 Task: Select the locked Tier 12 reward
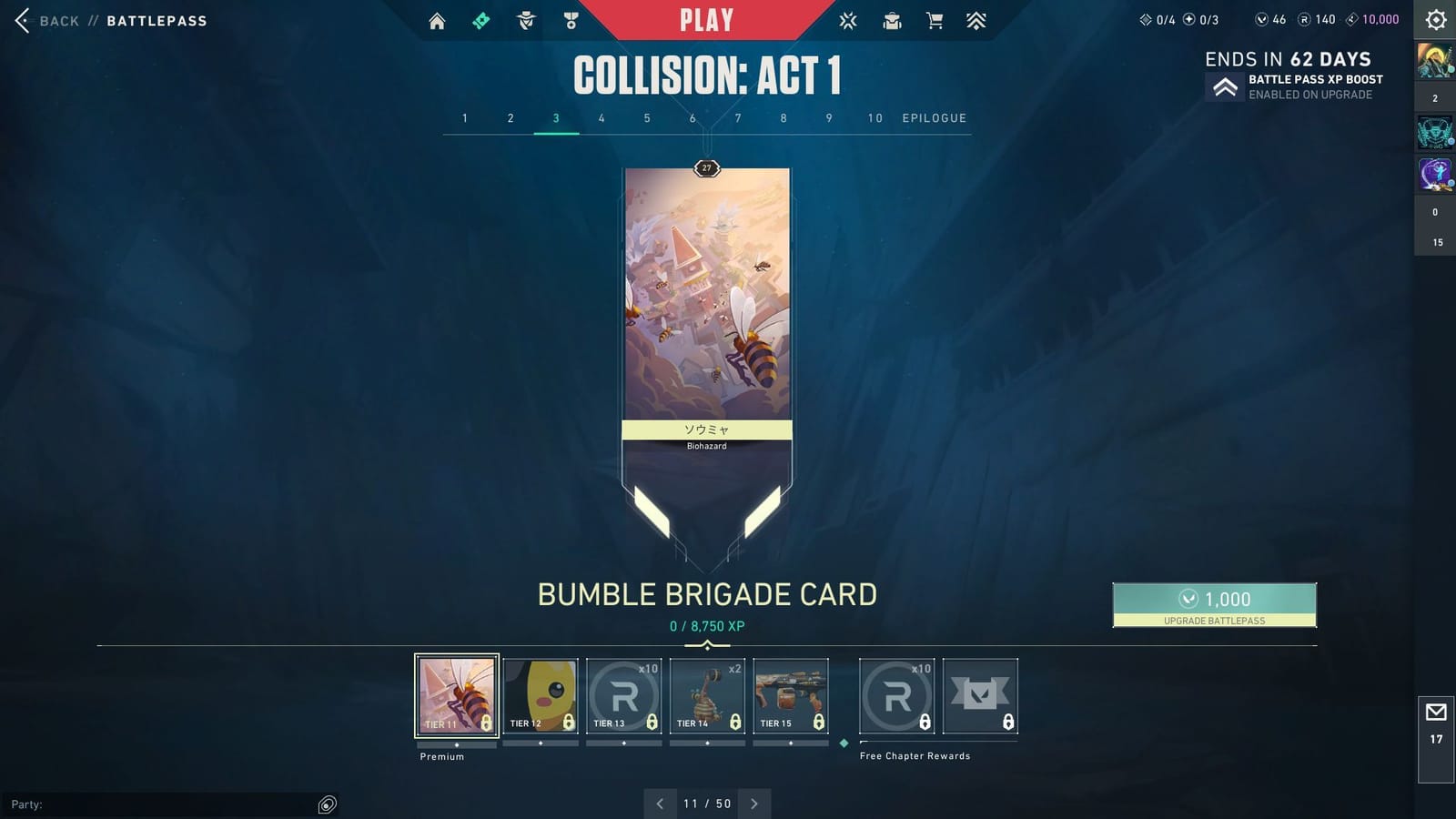pos(540,694)
